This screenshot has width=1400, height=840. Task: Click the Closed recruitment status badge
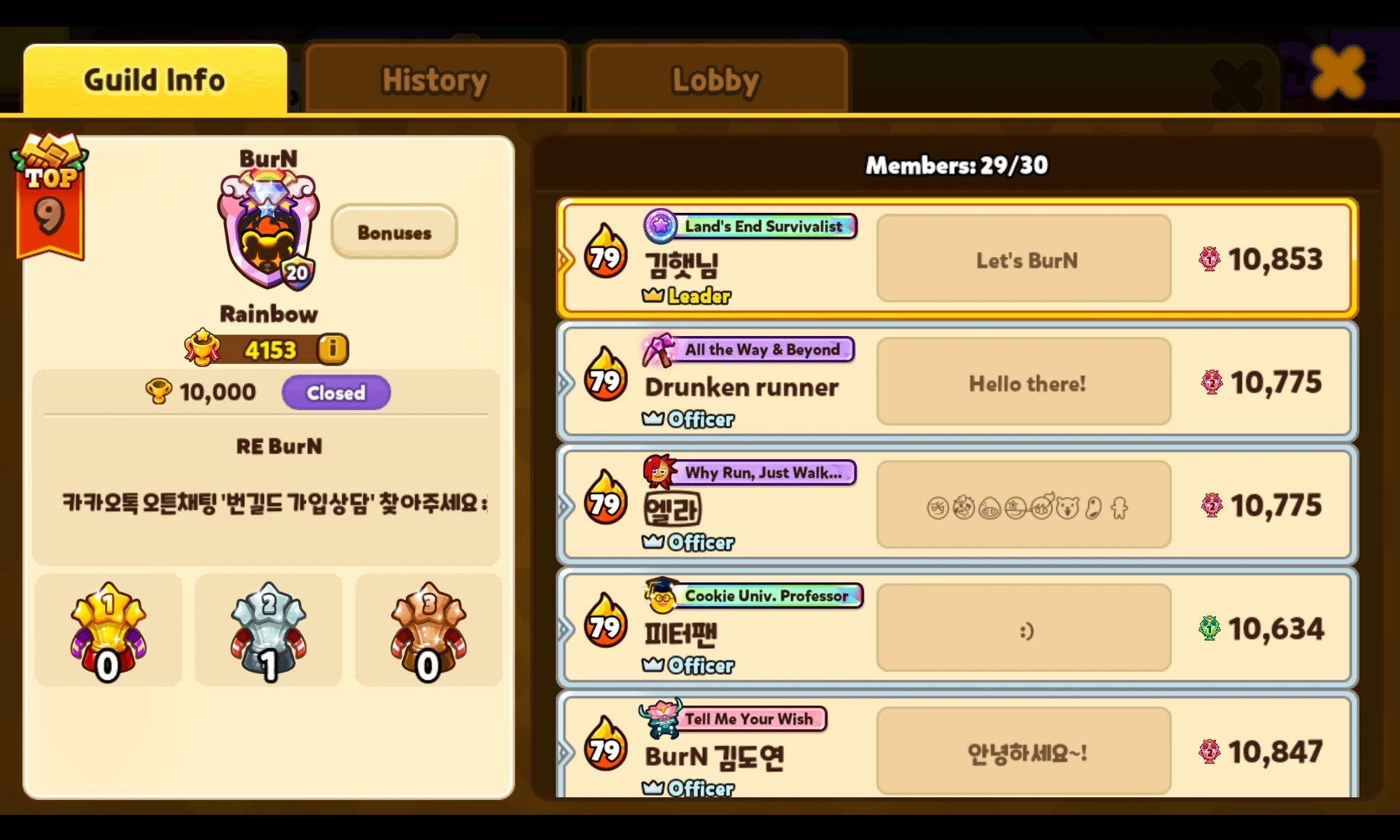pyautogui.click(x=336, y=393)
